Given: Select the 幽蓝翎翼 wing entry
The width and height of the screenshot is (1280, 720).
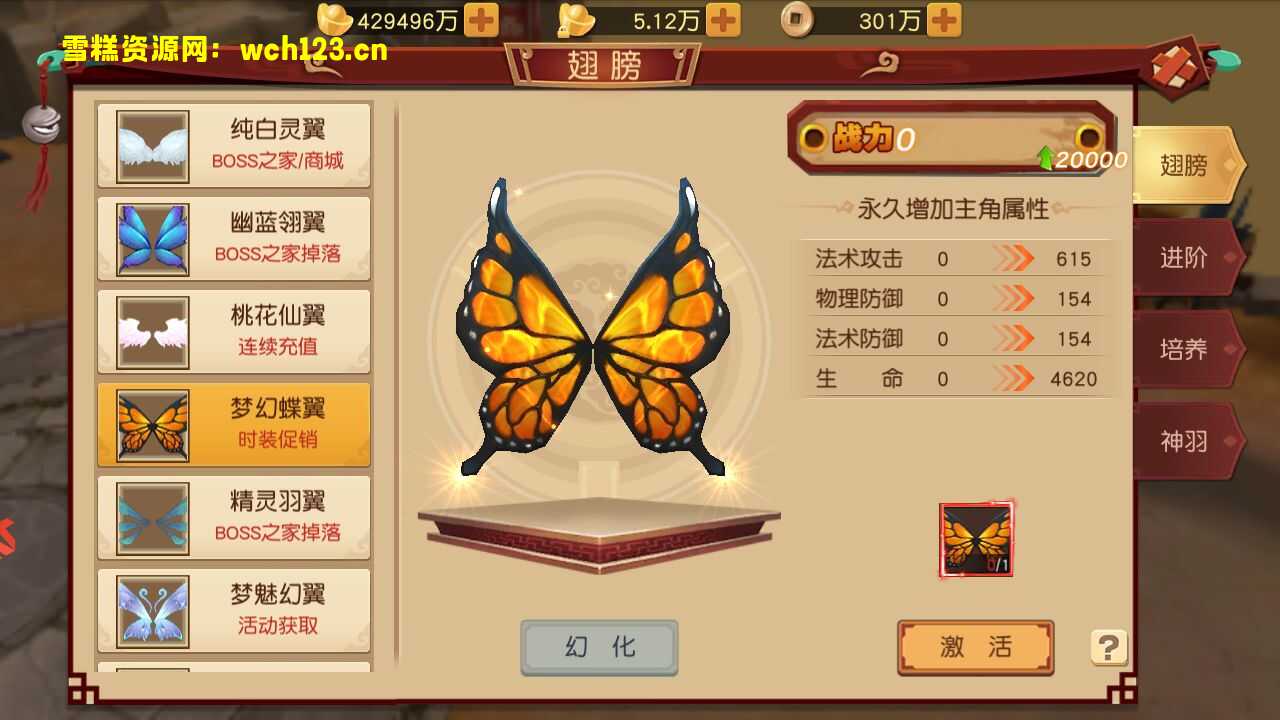Looking at the screenshot, I should coord(233,236).
